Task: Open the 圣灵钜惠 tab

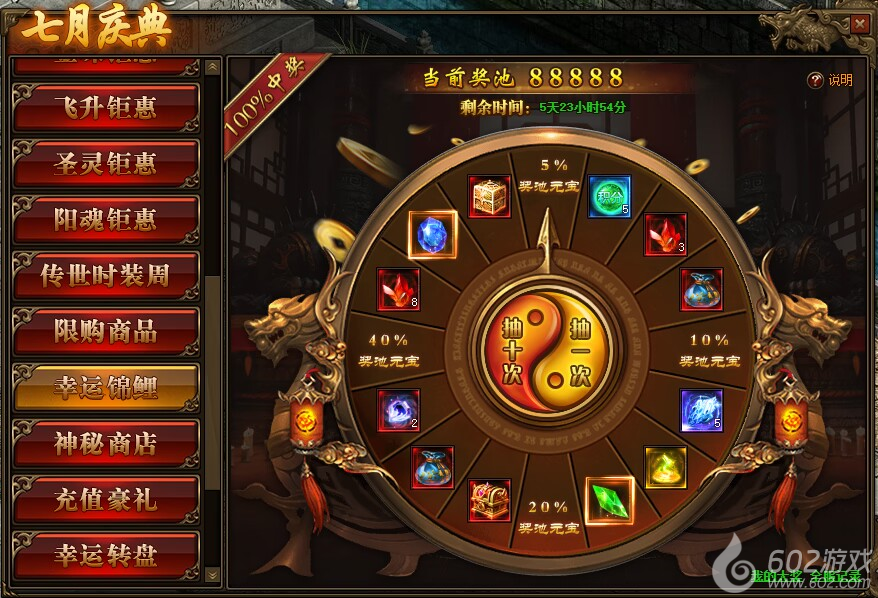Action: pyautogui.click(x=105, y=162)
